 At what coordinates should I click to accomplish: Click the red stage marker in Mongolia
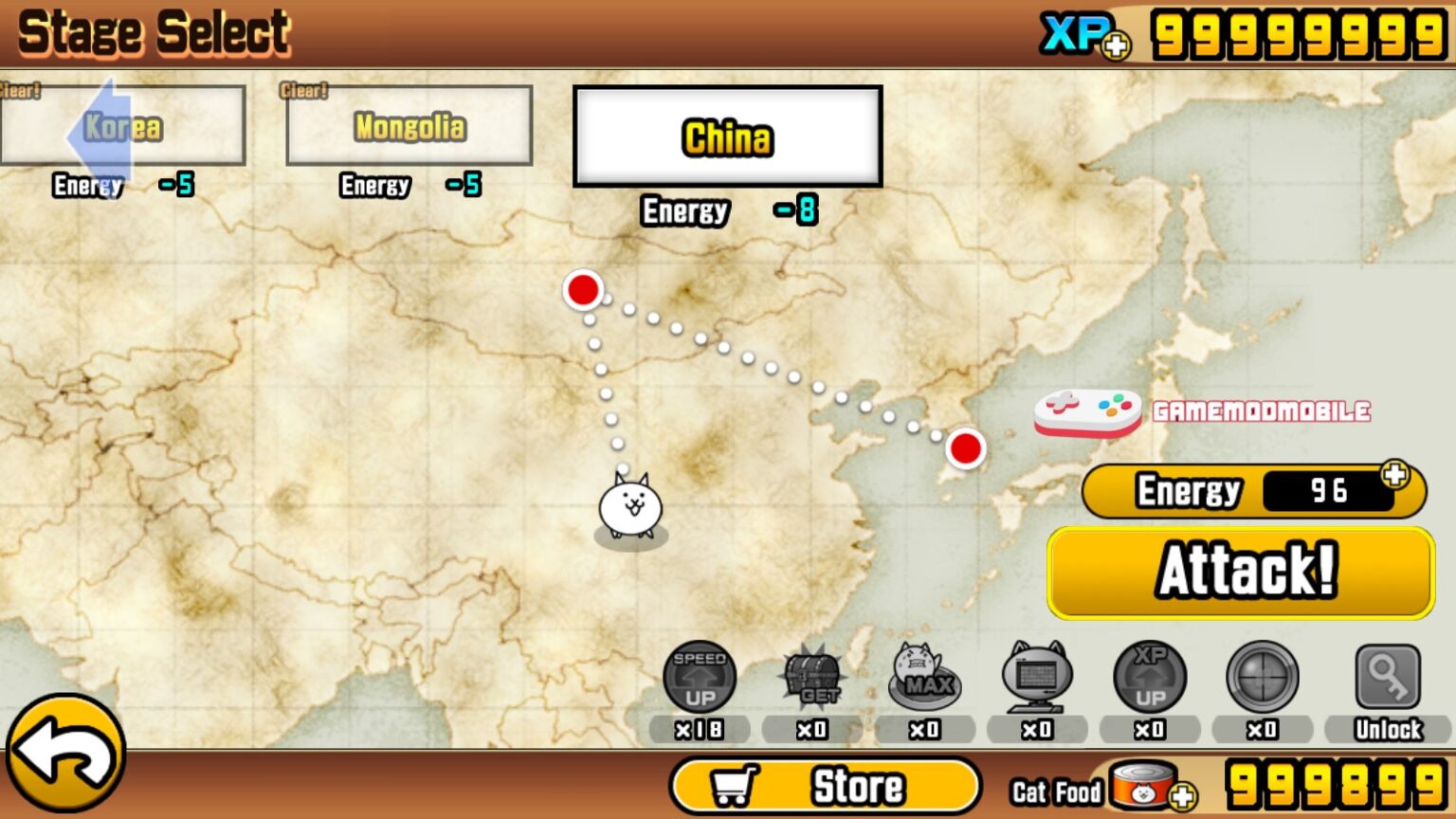click(584, 289)
